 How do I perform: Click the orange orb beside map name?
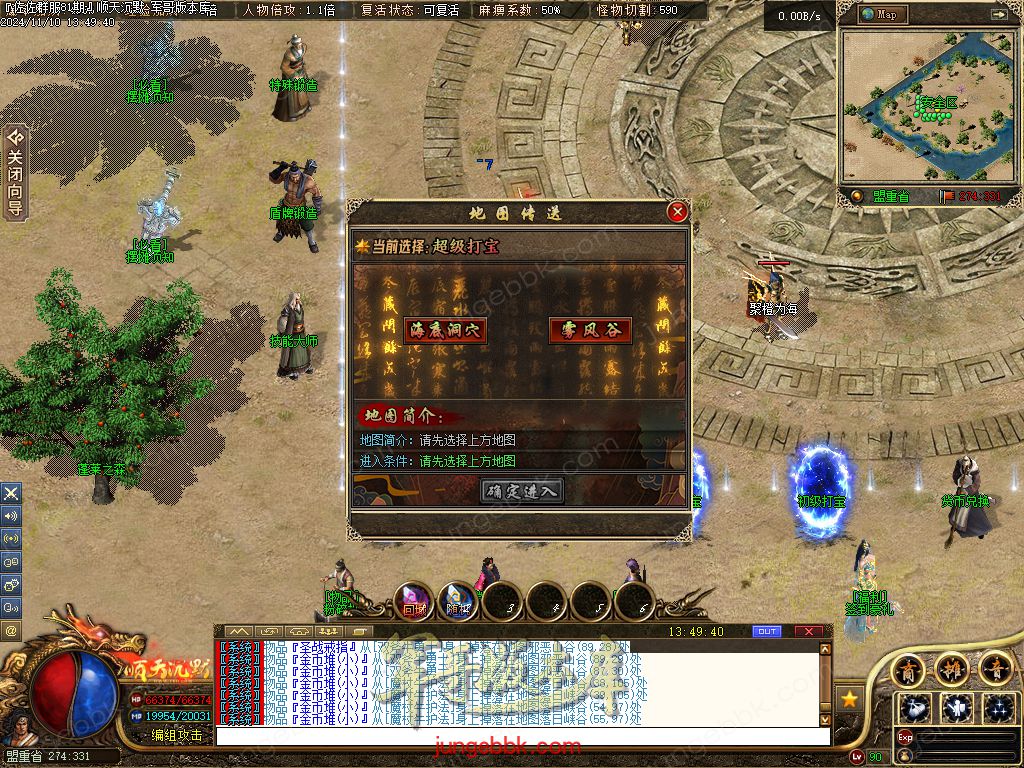[x=857, y=196]
